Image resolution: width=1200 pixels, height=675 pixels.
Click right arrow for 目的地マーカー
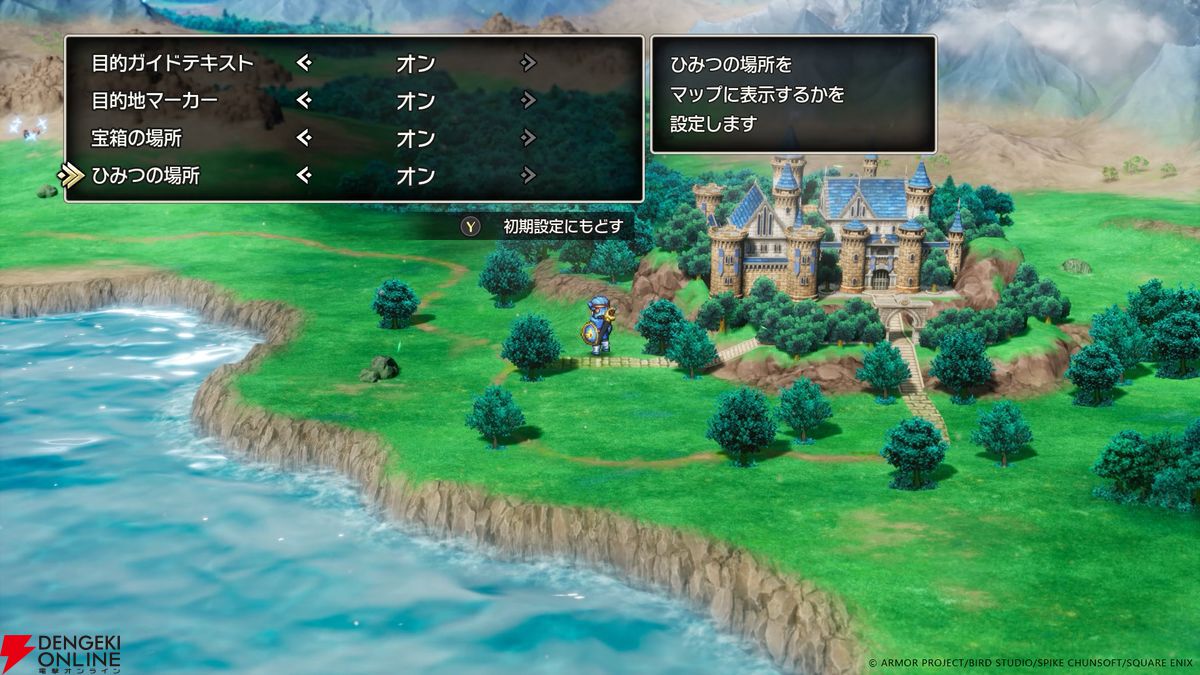pos(528,100)
